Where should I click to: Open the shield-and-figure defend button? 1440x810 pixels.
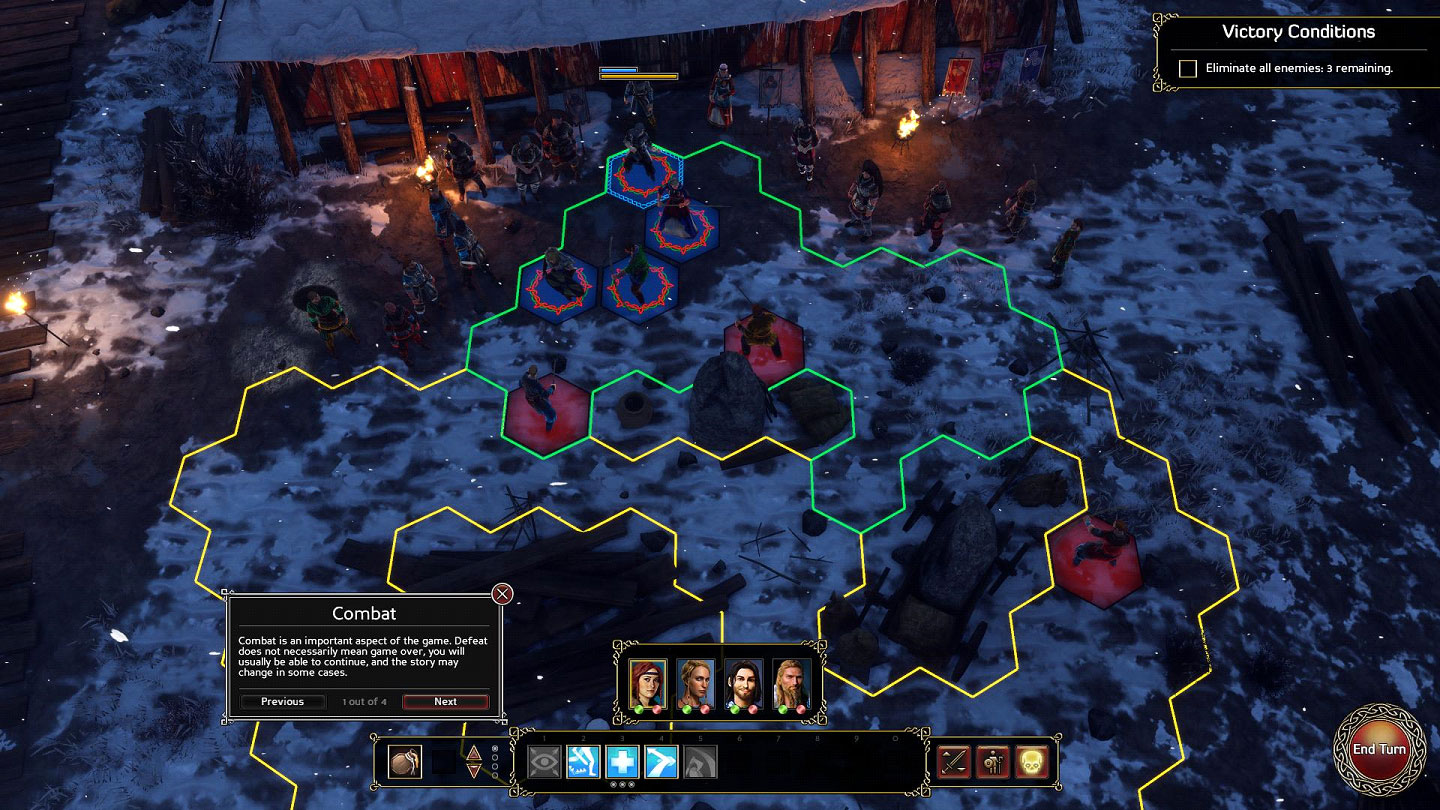[x=992, y=762]
